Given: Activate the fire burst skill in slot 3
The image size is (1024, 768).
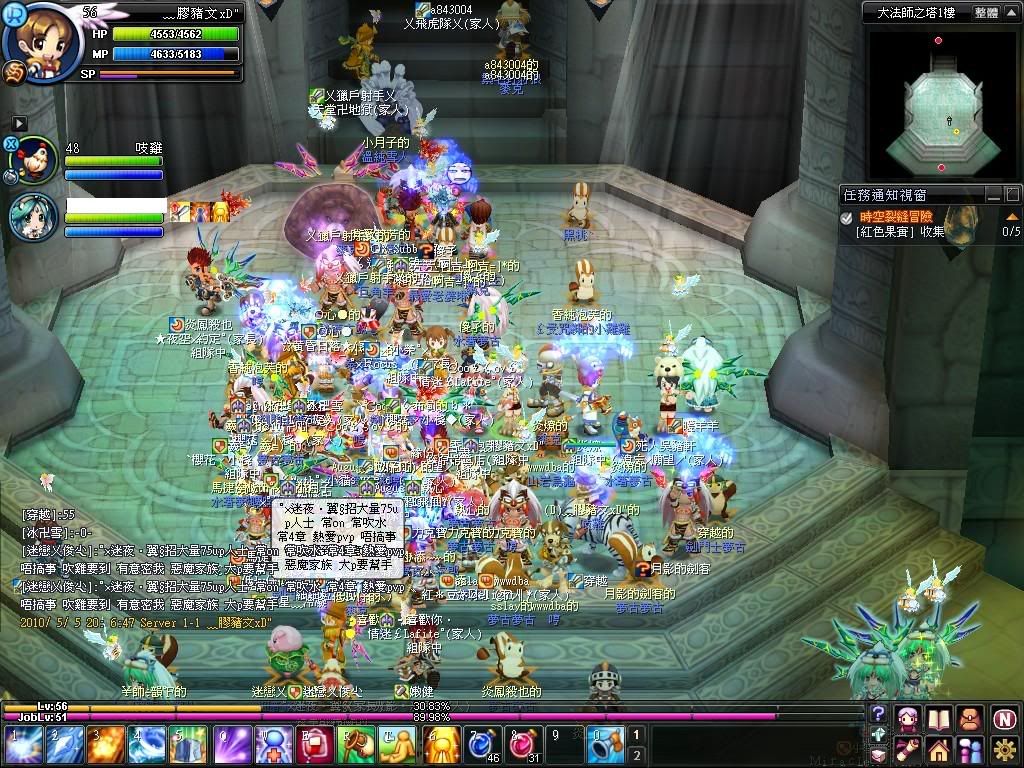Looking at the screenshot, I should [105, 745].
